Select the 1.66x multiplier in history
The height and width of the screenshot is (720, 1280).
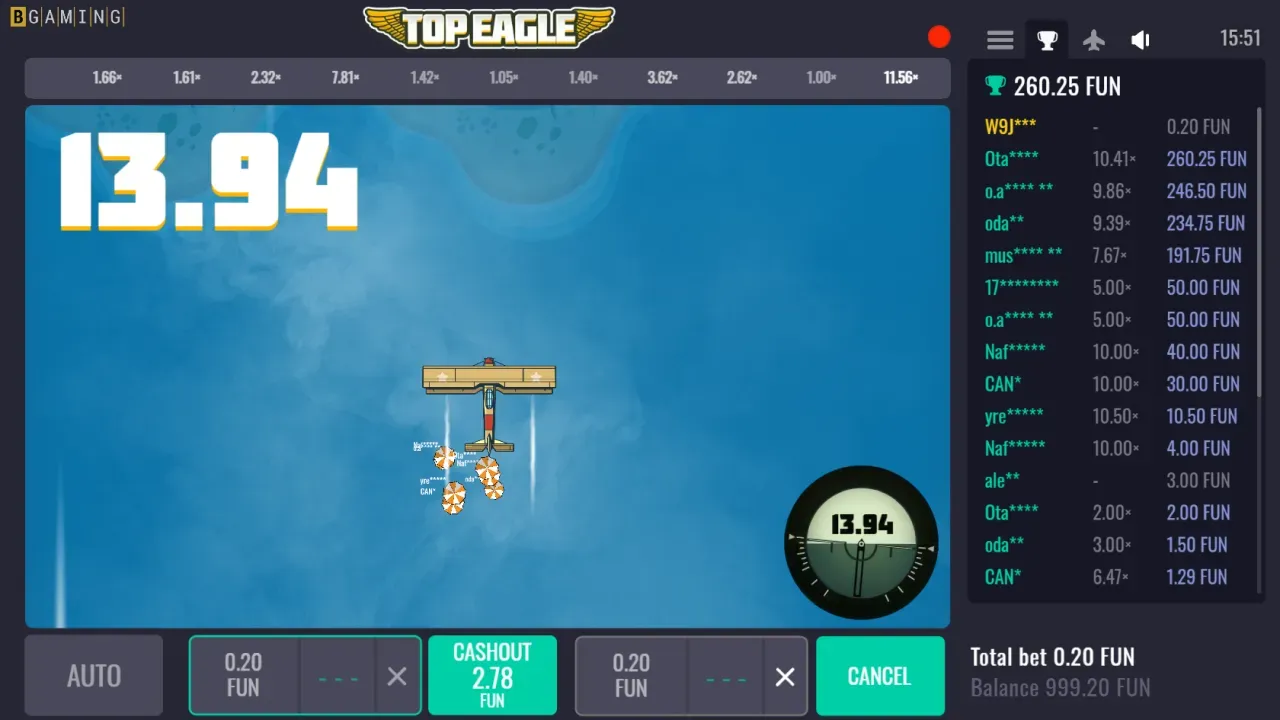(107, 78)
